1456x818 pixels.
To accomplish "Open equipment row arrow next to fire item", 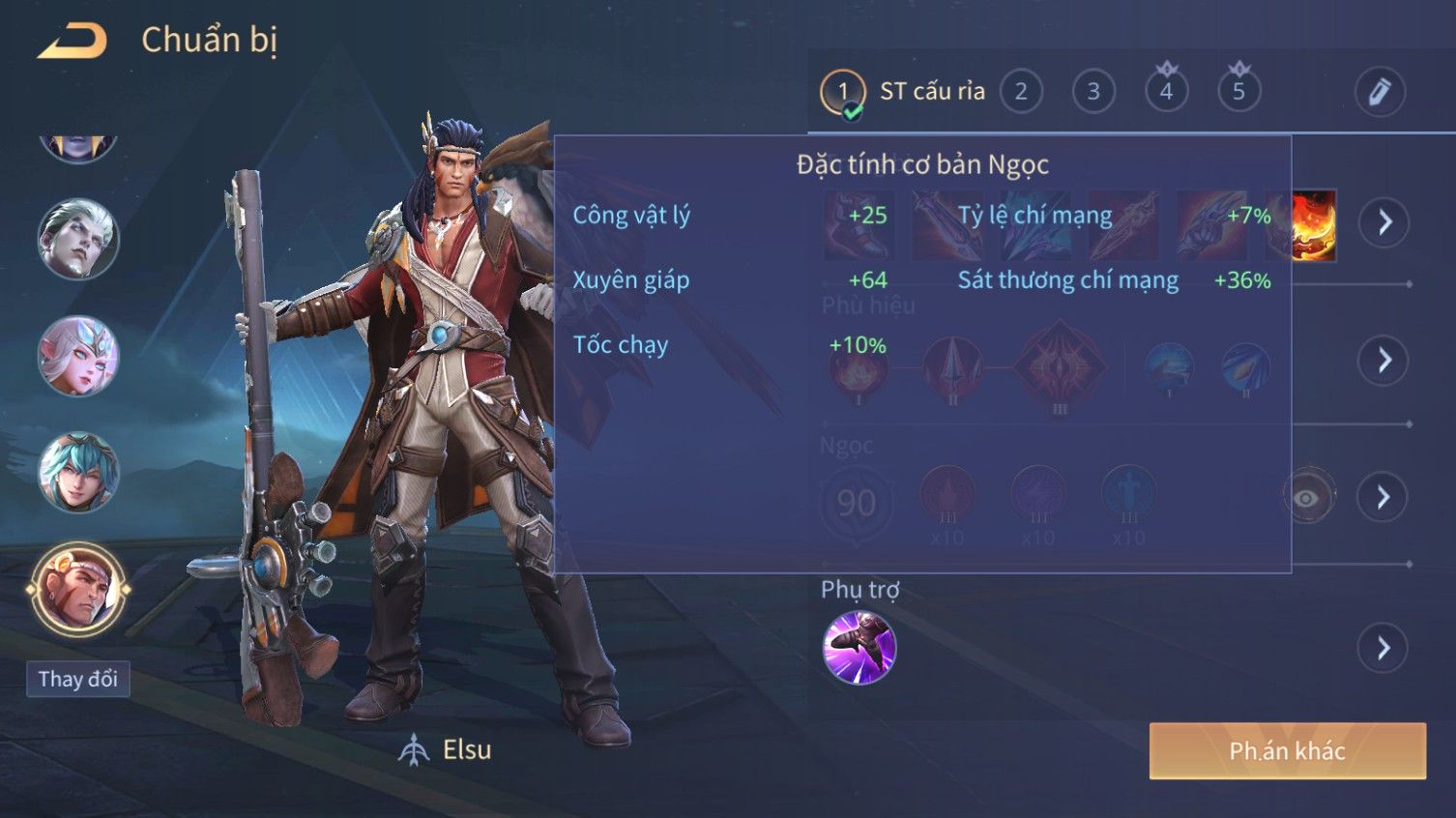I will tap(1384, 222).
